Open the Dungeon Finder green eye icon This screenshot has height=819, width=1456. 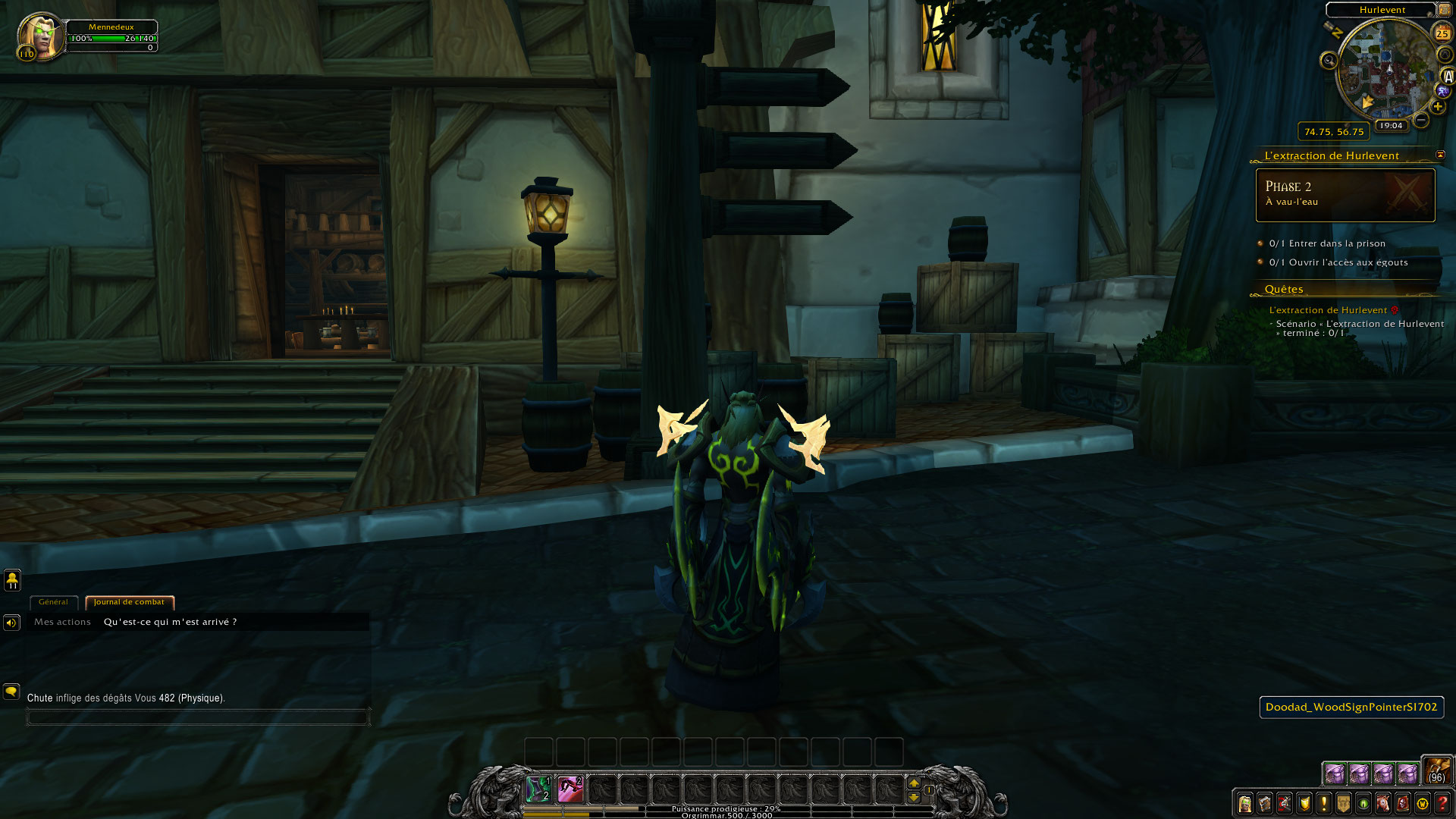1361,805
